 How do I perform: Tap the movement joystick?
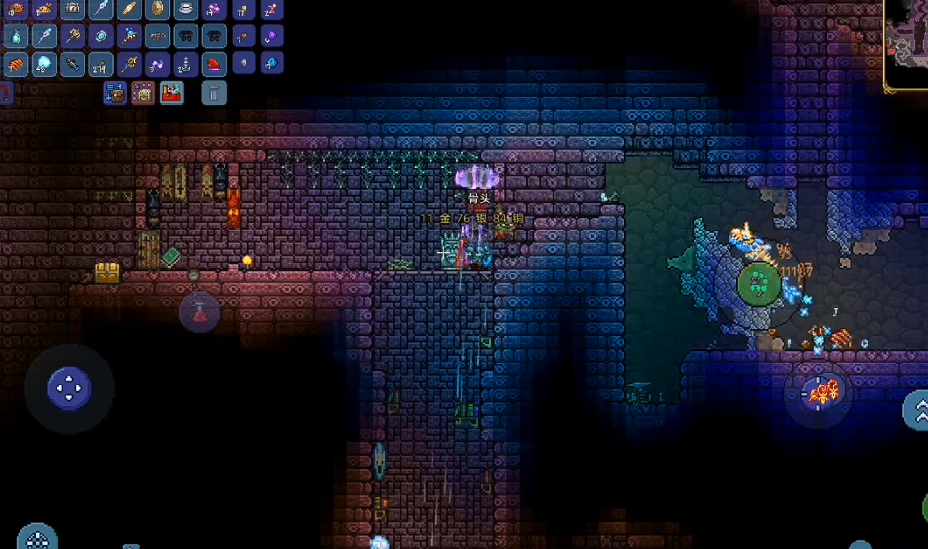tap(69, 387)
